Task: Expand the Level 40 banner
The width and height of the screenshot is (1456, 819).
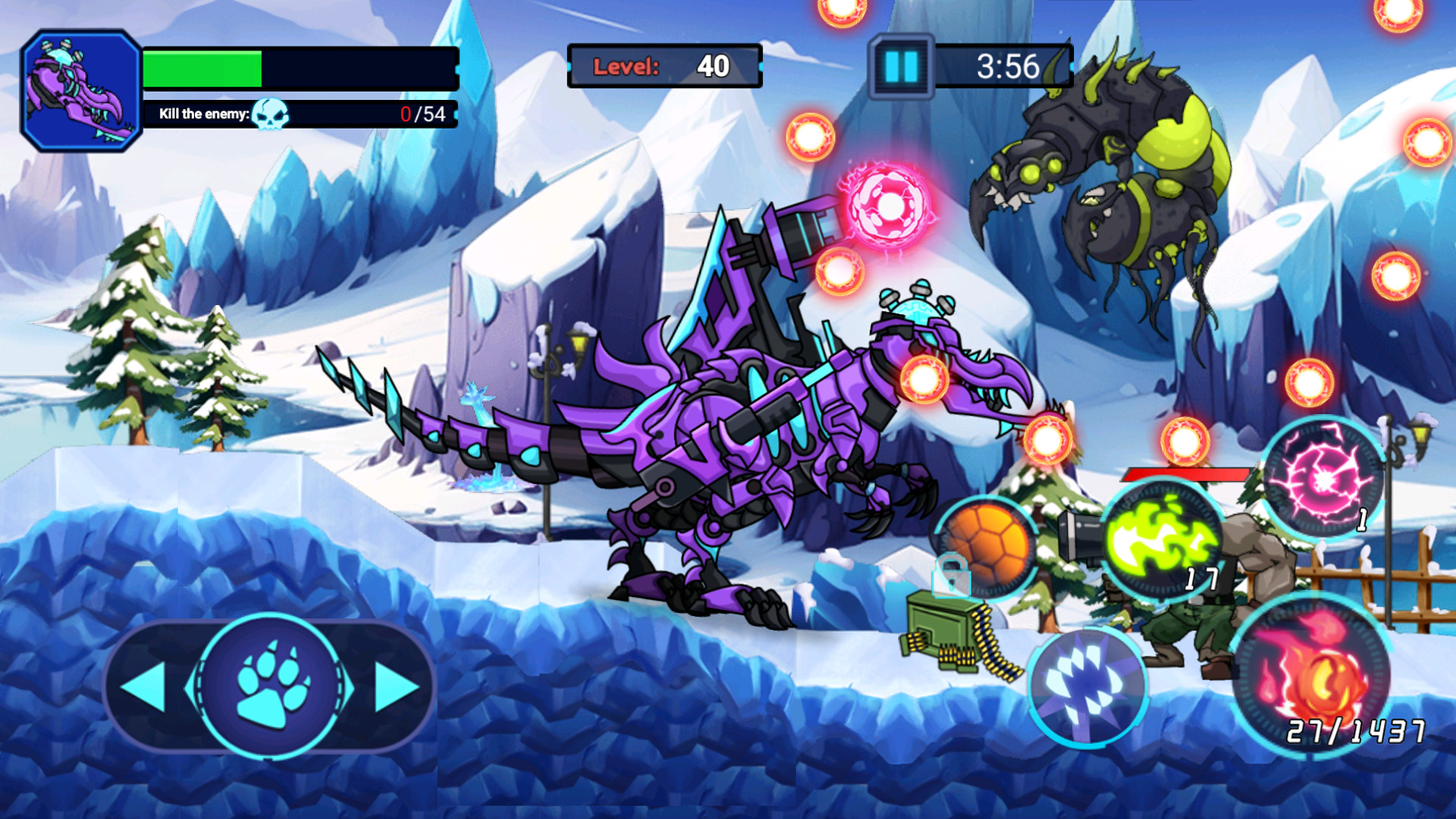Action: (664, 67)
